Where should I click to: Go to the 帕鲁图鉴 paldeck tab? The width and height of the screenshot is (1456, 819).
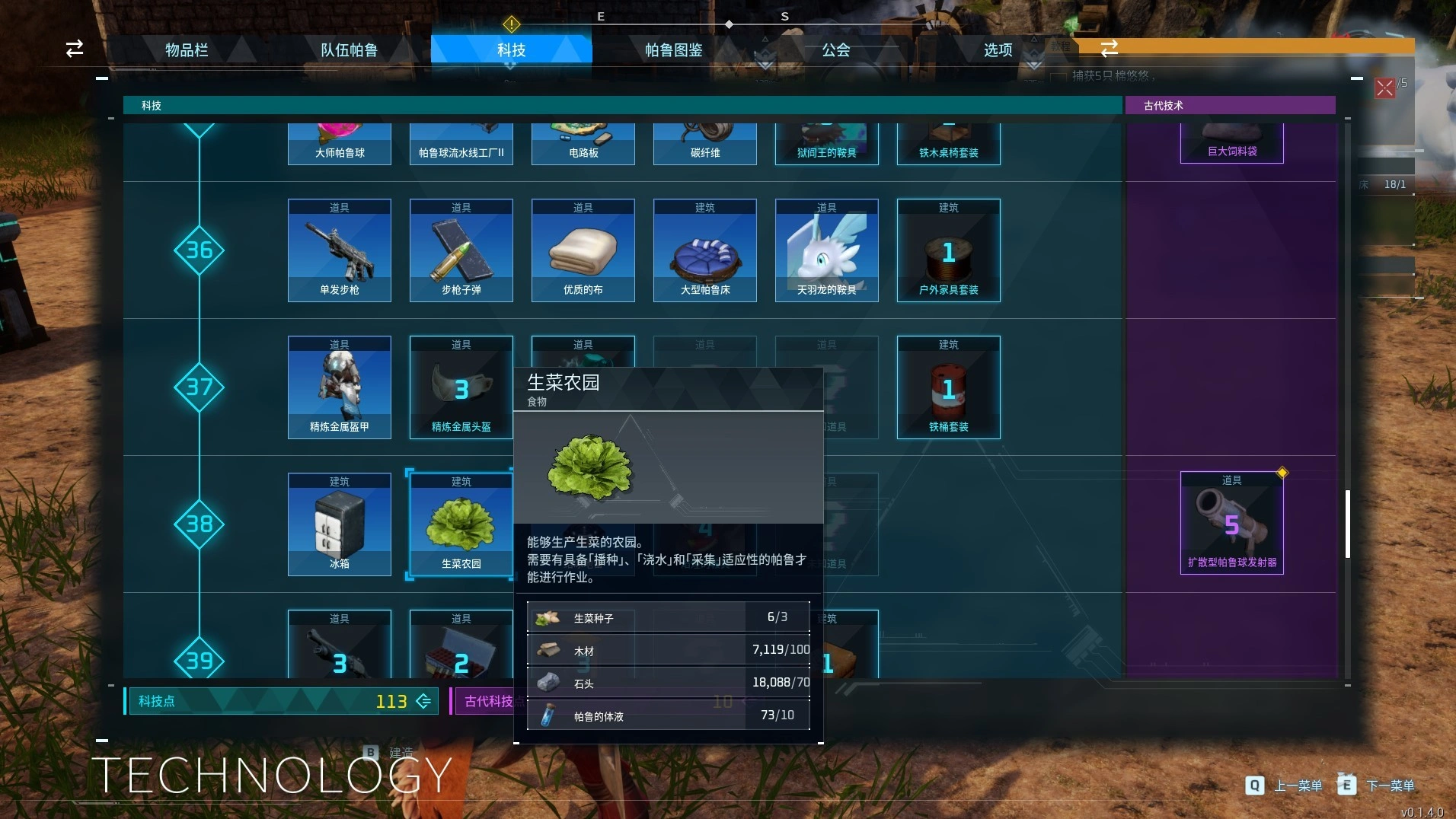673,50
